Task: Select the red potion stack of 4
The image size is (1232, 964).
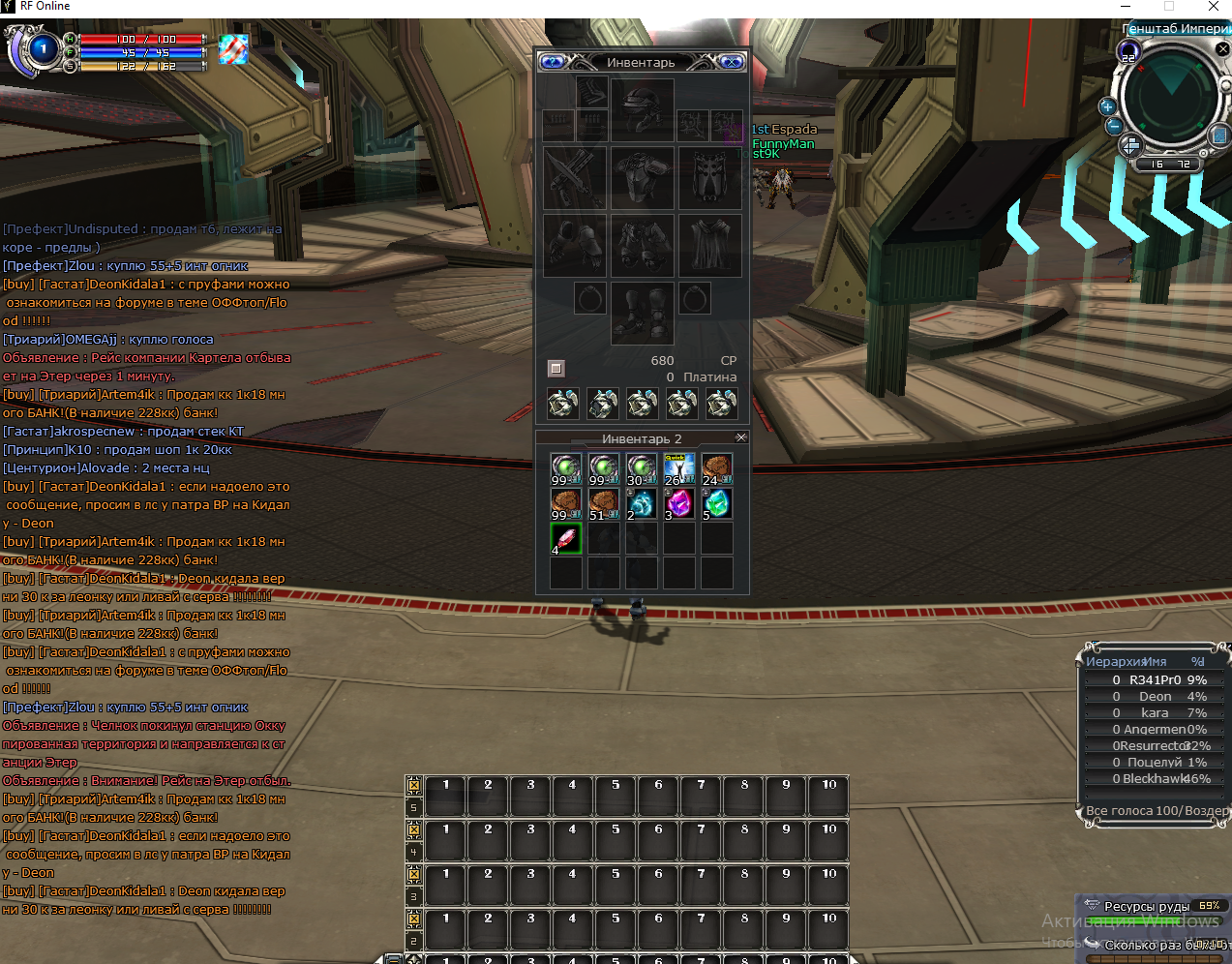Action: pos(566,538)
